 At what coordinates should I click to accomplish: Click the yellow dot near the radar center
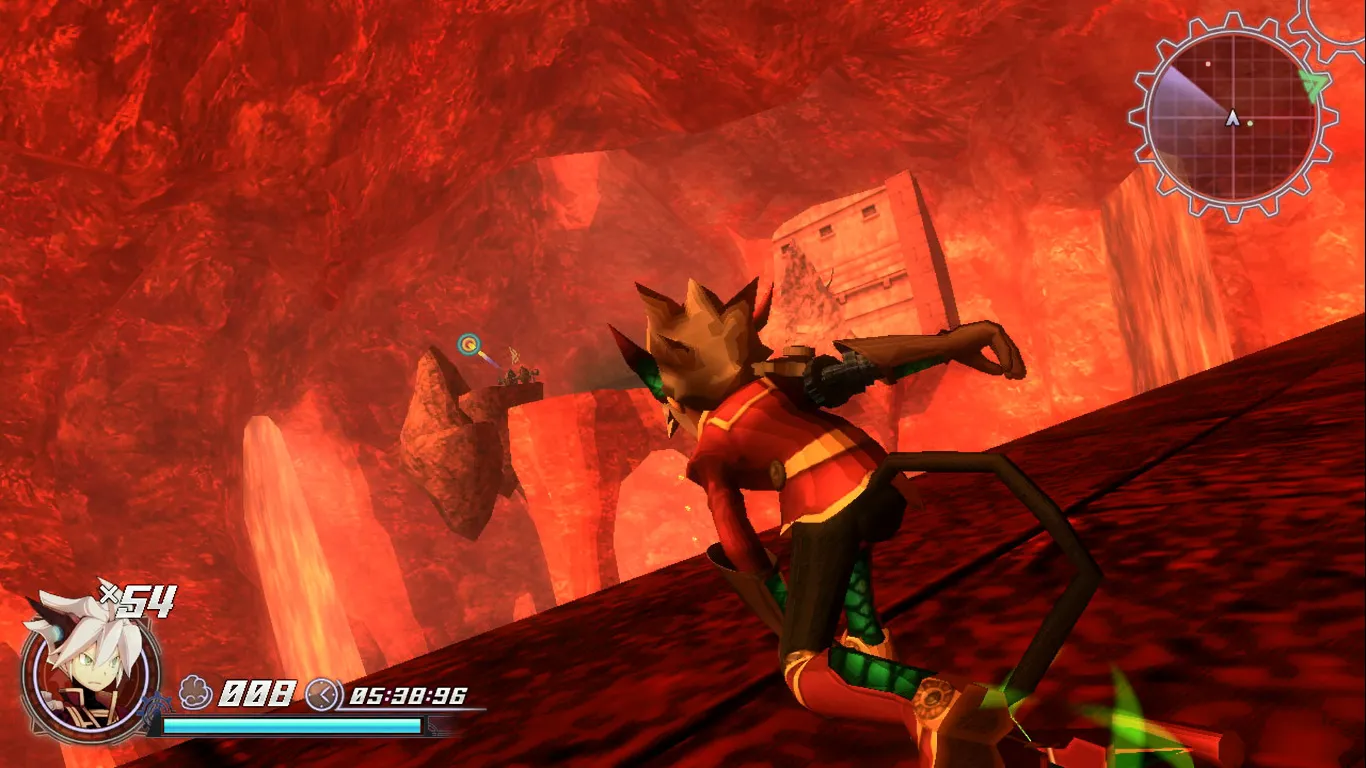(1249, 123)
